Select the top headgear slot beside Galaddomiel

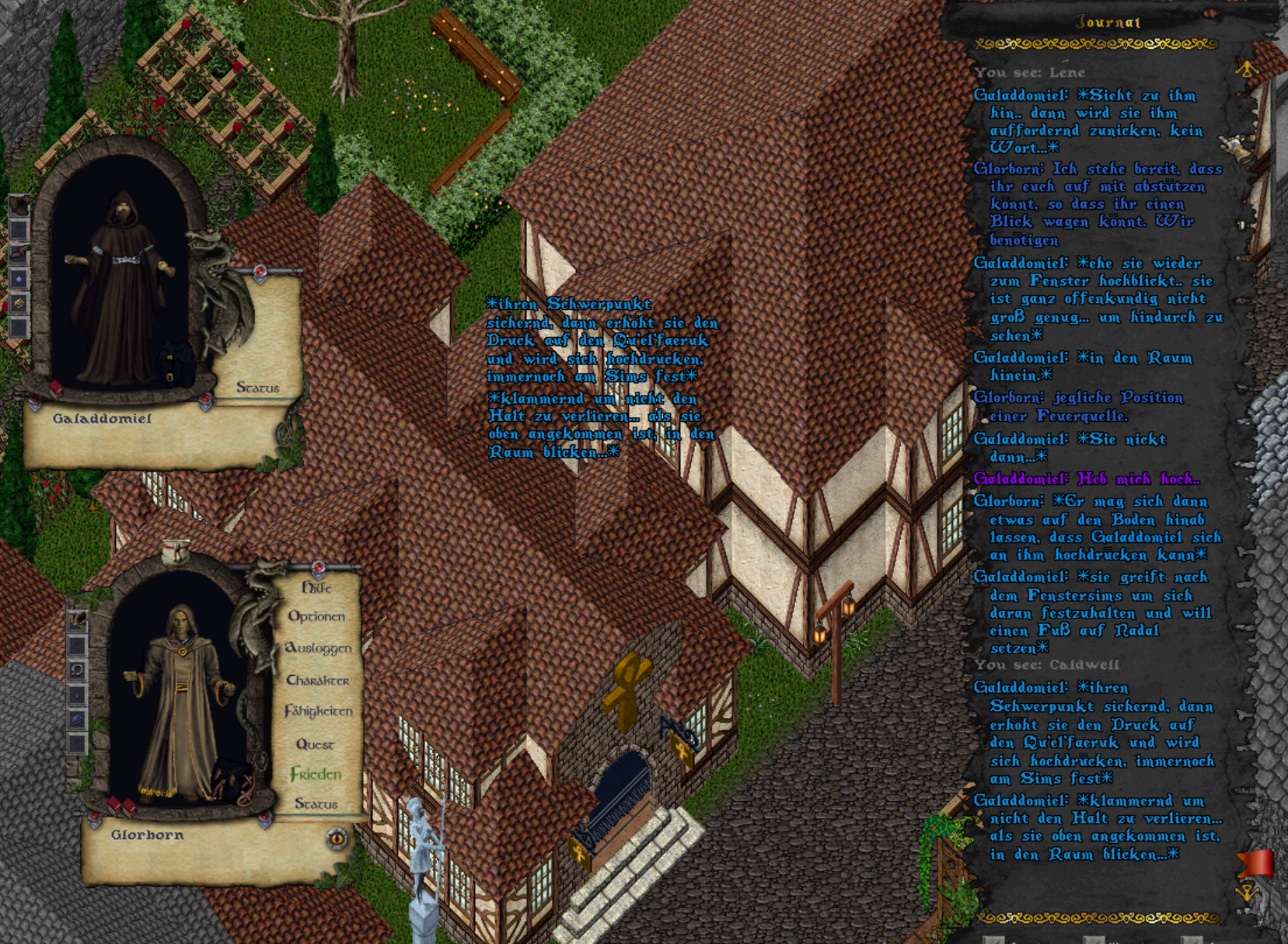pos(19,205)
